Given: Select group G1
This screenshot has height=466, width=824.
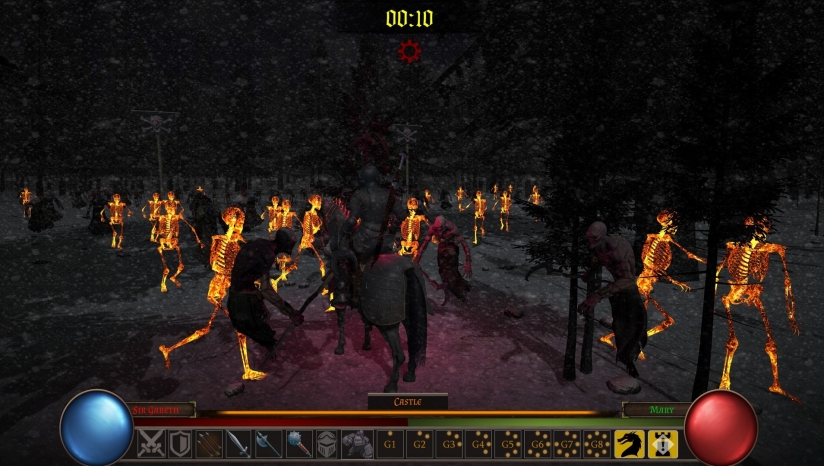Looking at the screenshot, I should pos(391,443).
